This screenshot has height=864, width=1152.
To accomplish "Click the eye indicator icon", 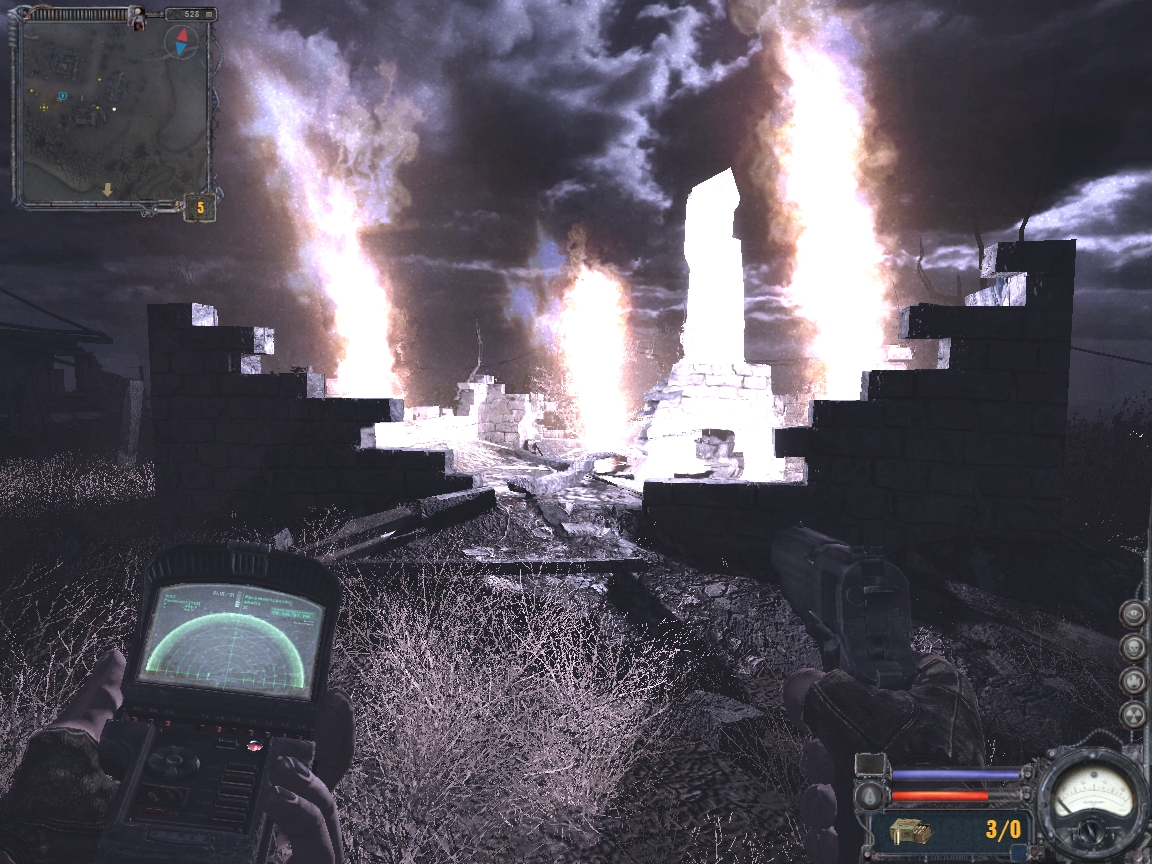I will (x=1131, y=613).
